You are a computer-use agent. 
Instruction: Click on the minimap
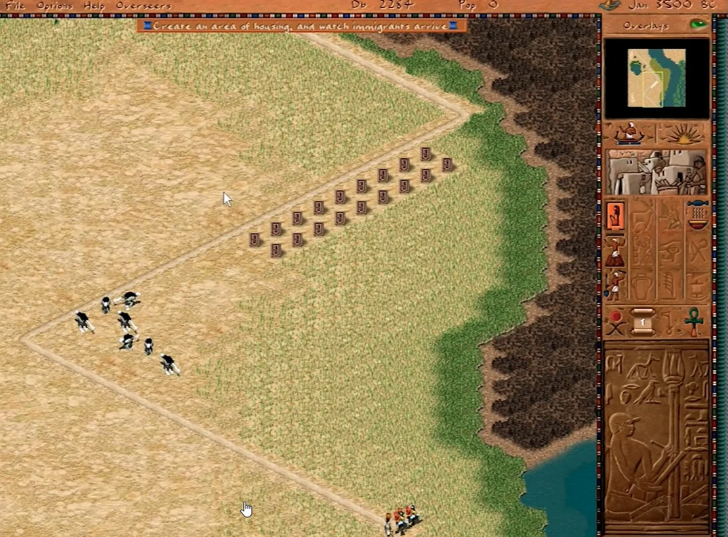point(656,78)
